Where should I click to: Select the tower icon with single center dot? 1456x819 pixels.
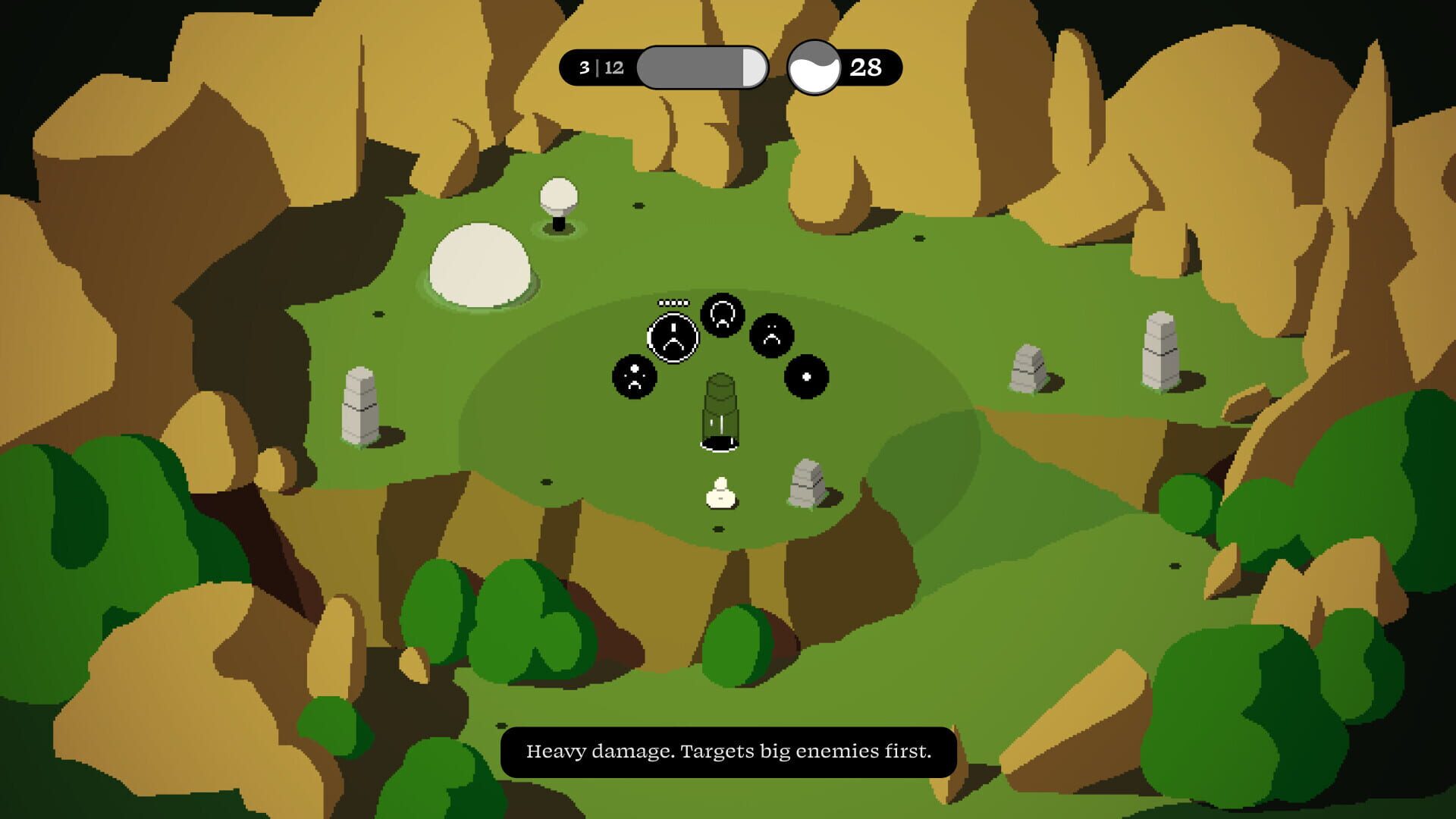coord(806,376)
